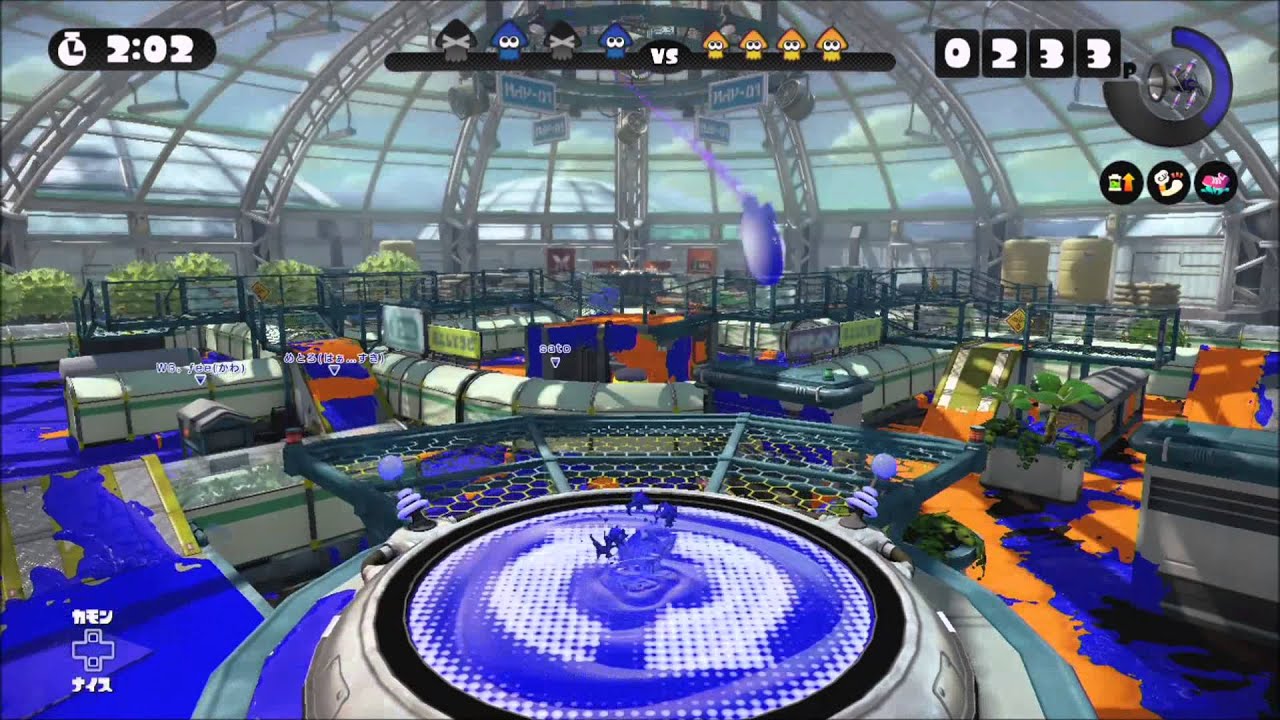Viewport: 1280px width, 720px height.
Task: Click the ink tank with arrow ability icon
Action: click(x=1122, y=183)
